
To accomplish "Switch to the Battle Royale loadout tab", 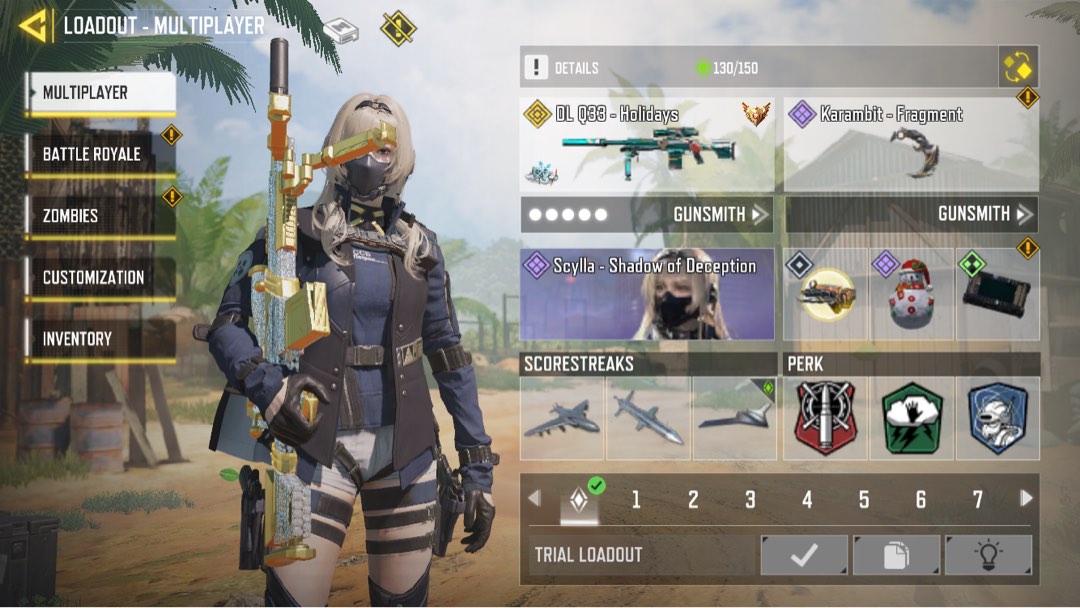I will click(100, 154).
